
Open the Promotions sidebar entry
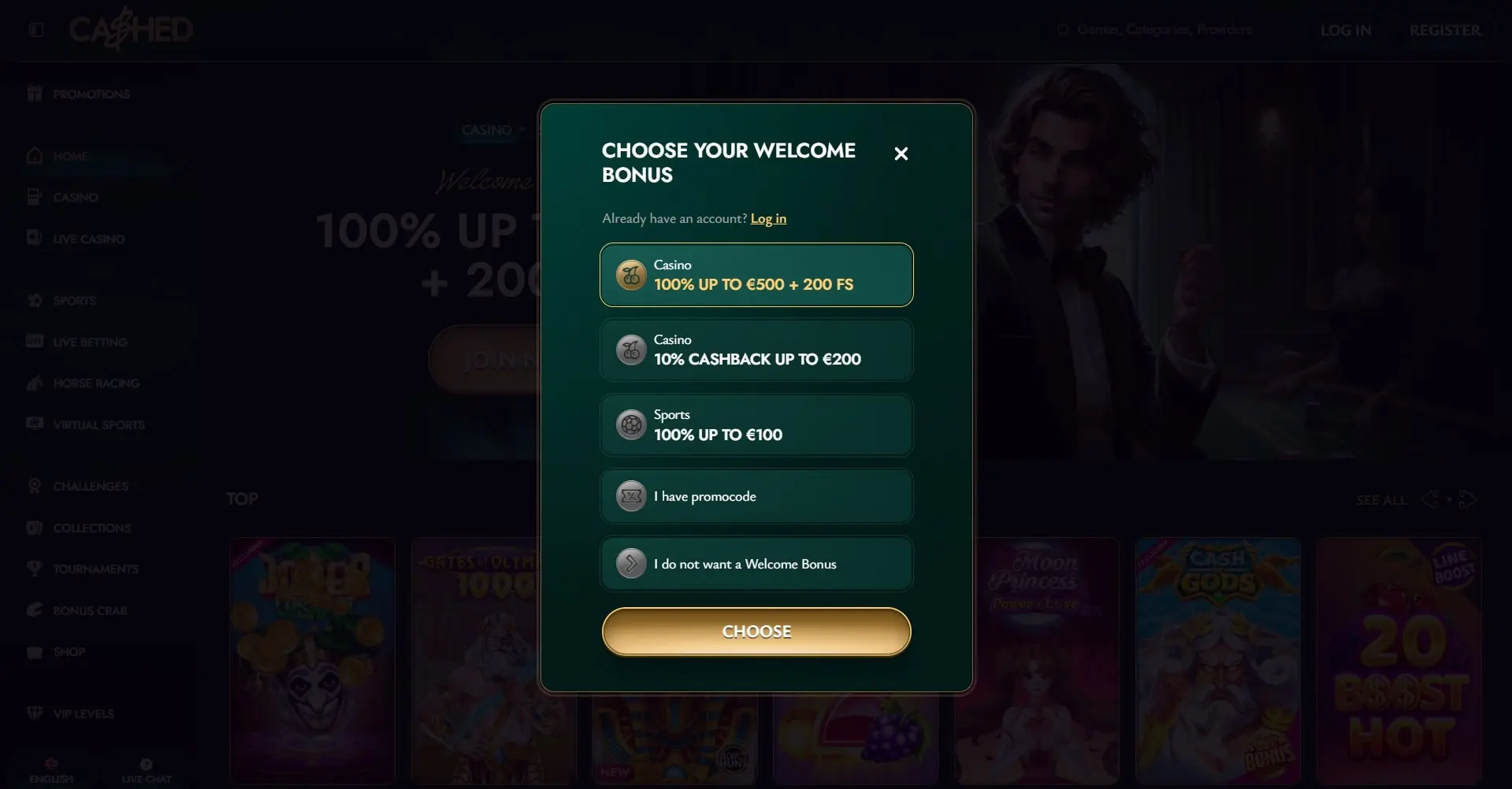click(91, 94)
